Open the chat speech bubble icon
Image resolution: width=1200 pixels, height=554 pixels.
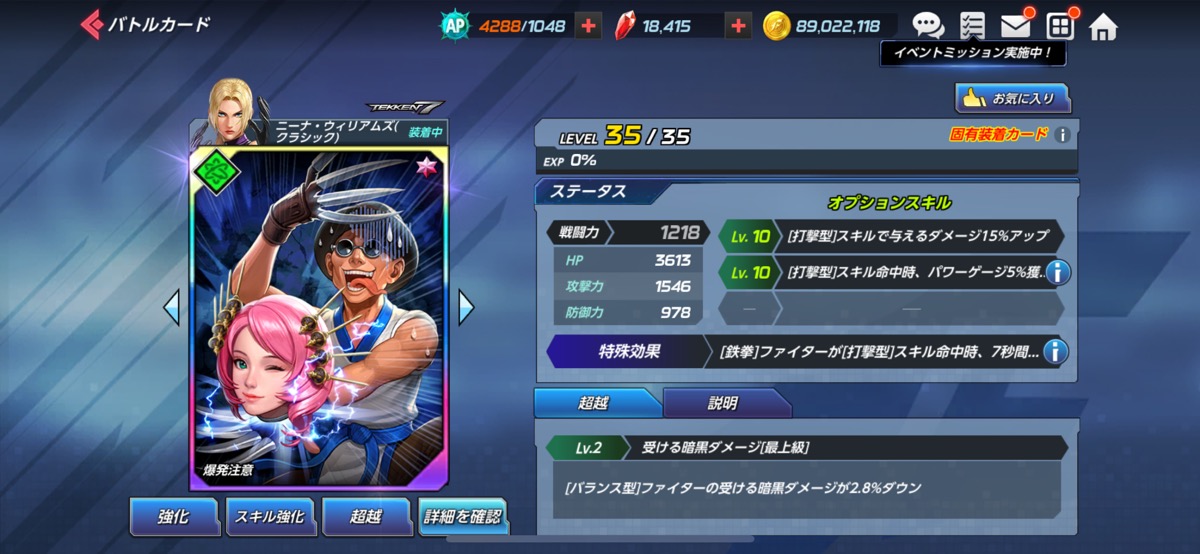click(x=928, y=26)
